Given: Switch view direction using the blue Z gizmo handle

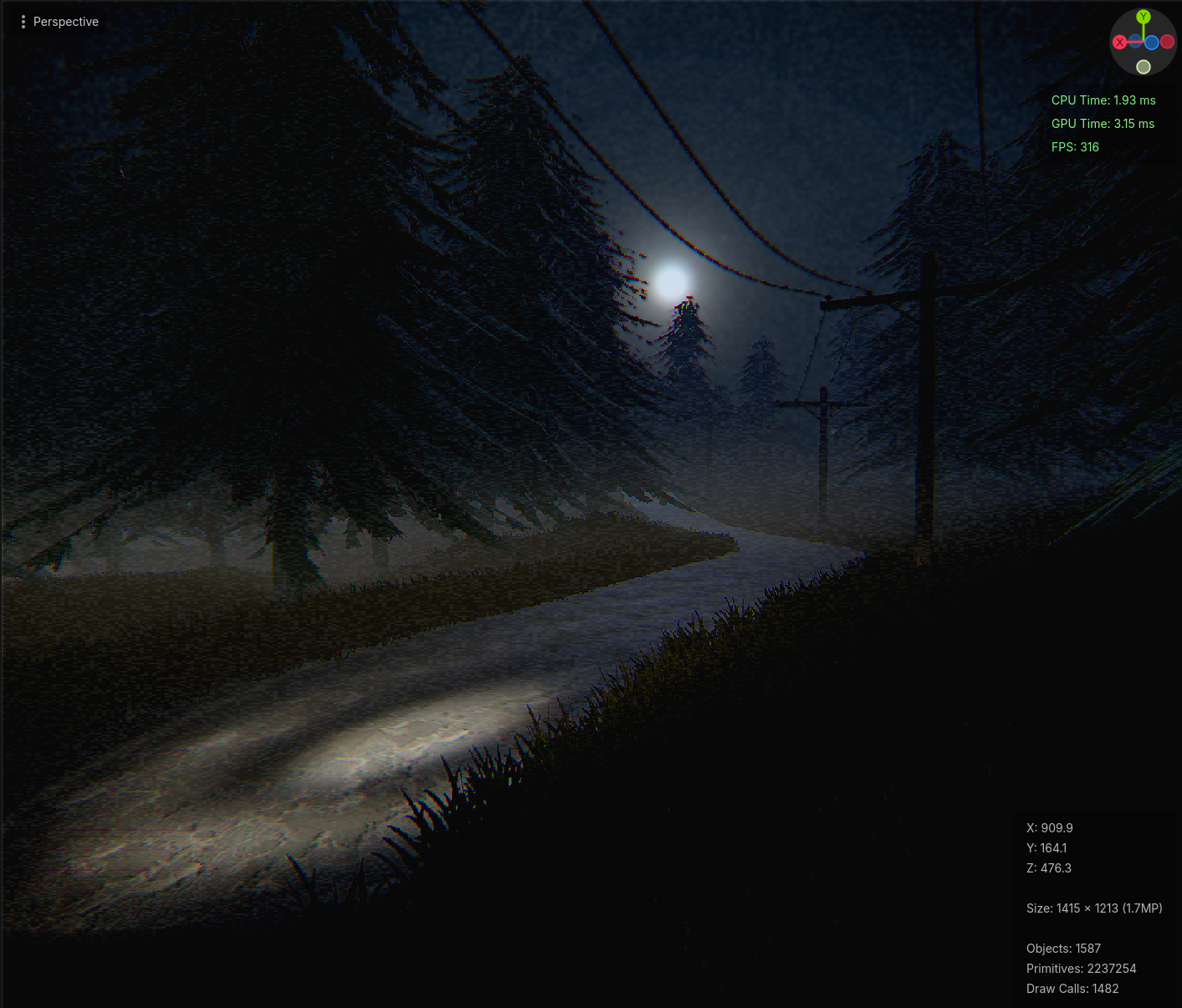Looking at the screenshot, I should point(1152,43).
